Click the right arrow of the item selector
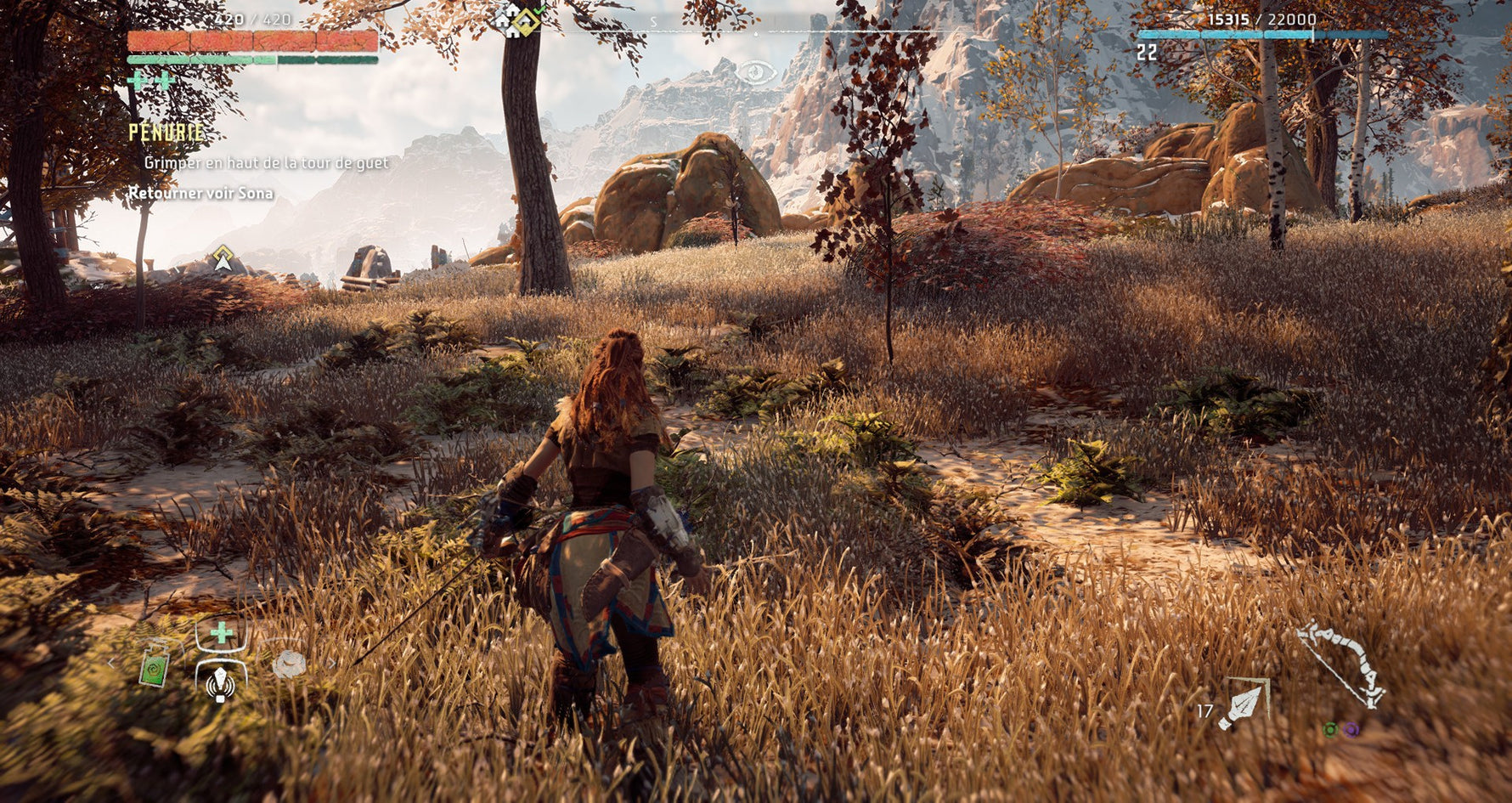 tap(332, 664)
